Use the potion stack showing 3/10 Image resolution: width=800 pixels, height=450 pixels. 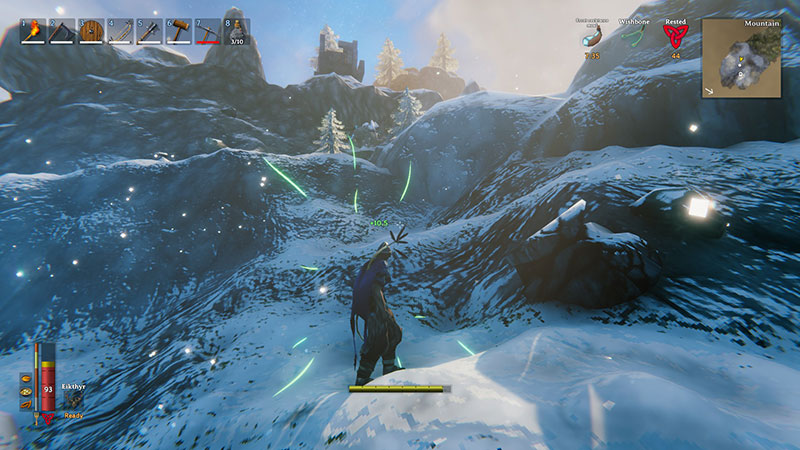236,32
